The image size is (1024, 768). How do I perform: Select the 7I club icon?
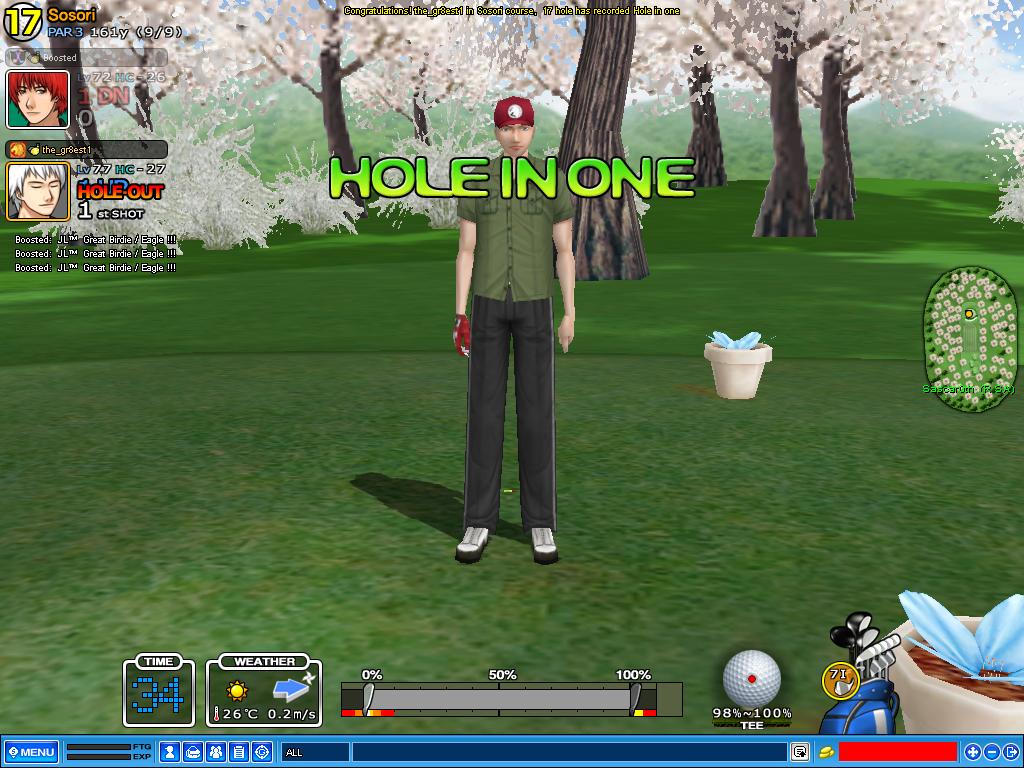coord(840,680)
